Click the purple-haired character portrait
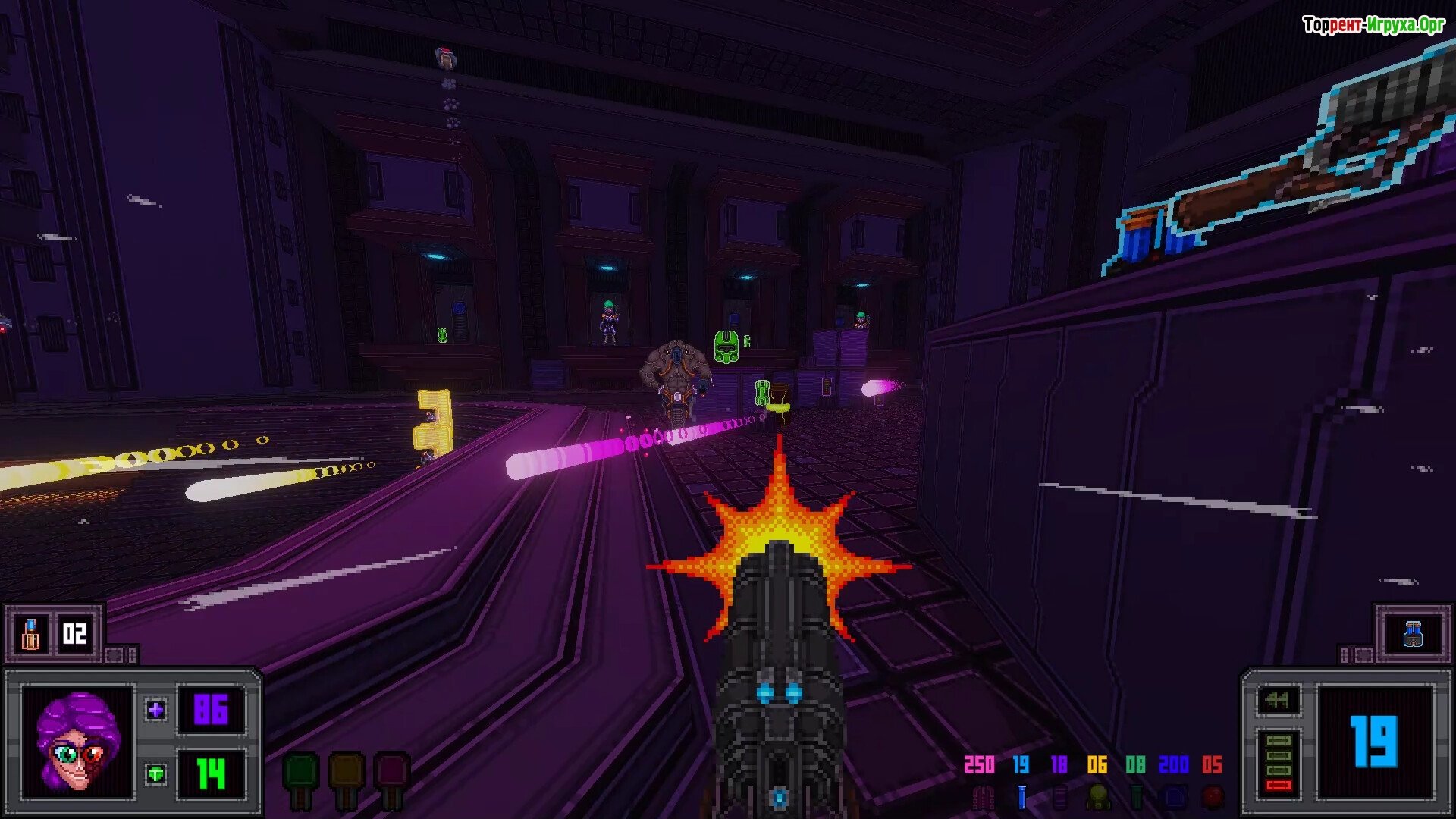This screenshot has width=1456, height=819. click(x=78, y=742)
